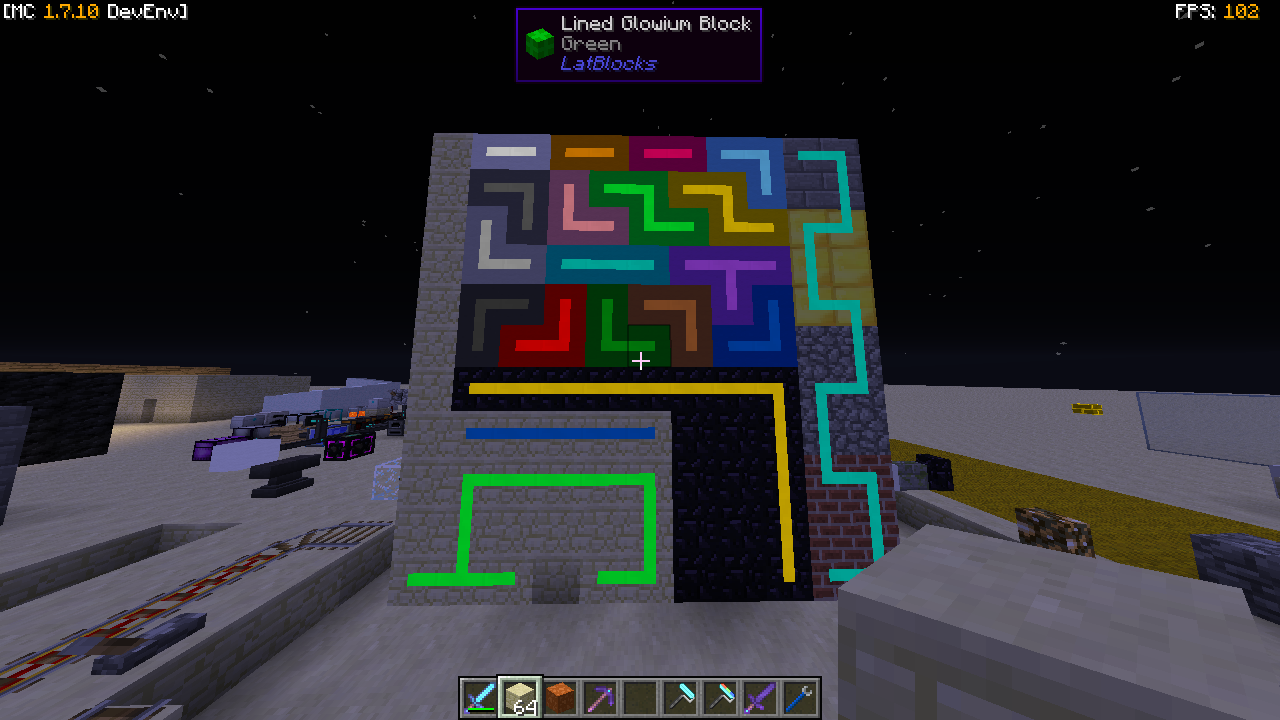
Task: Select the diamond sword hotbar slot
Action: [x=480, y=697]
